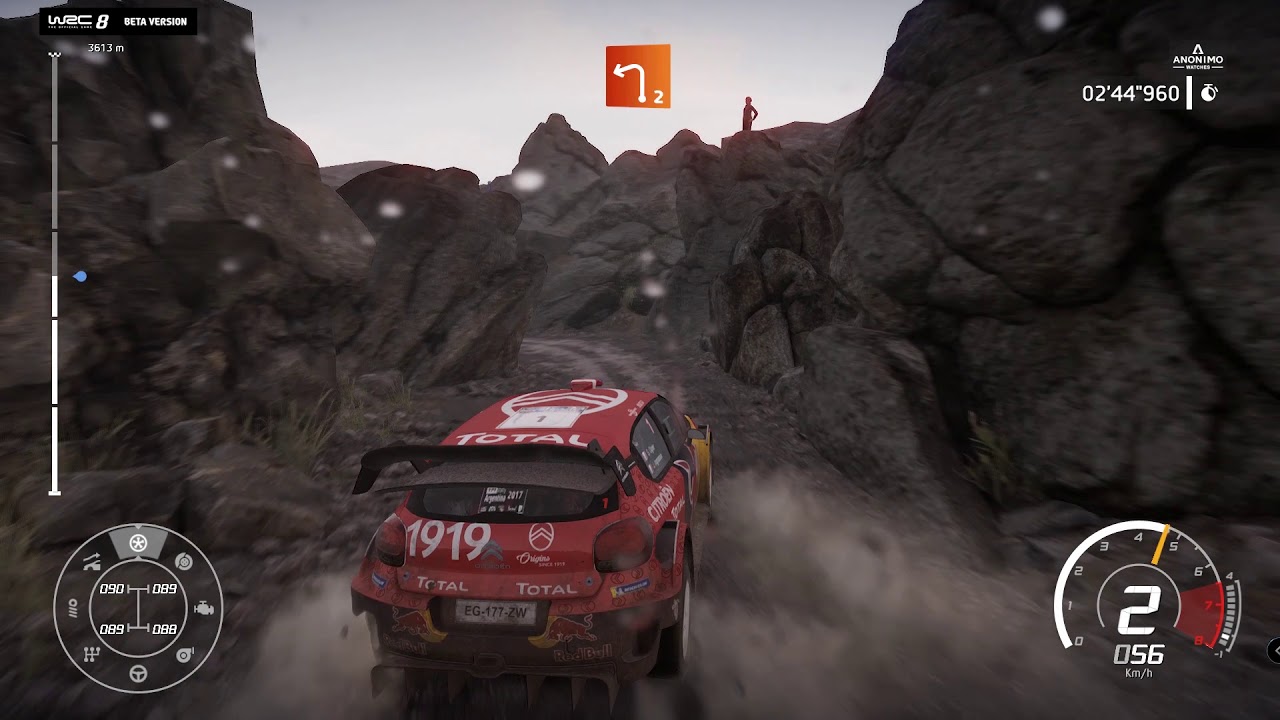Click the blue marker on the stage progress bar
This screenshot has height=720, width=1280.
(80, 276)
